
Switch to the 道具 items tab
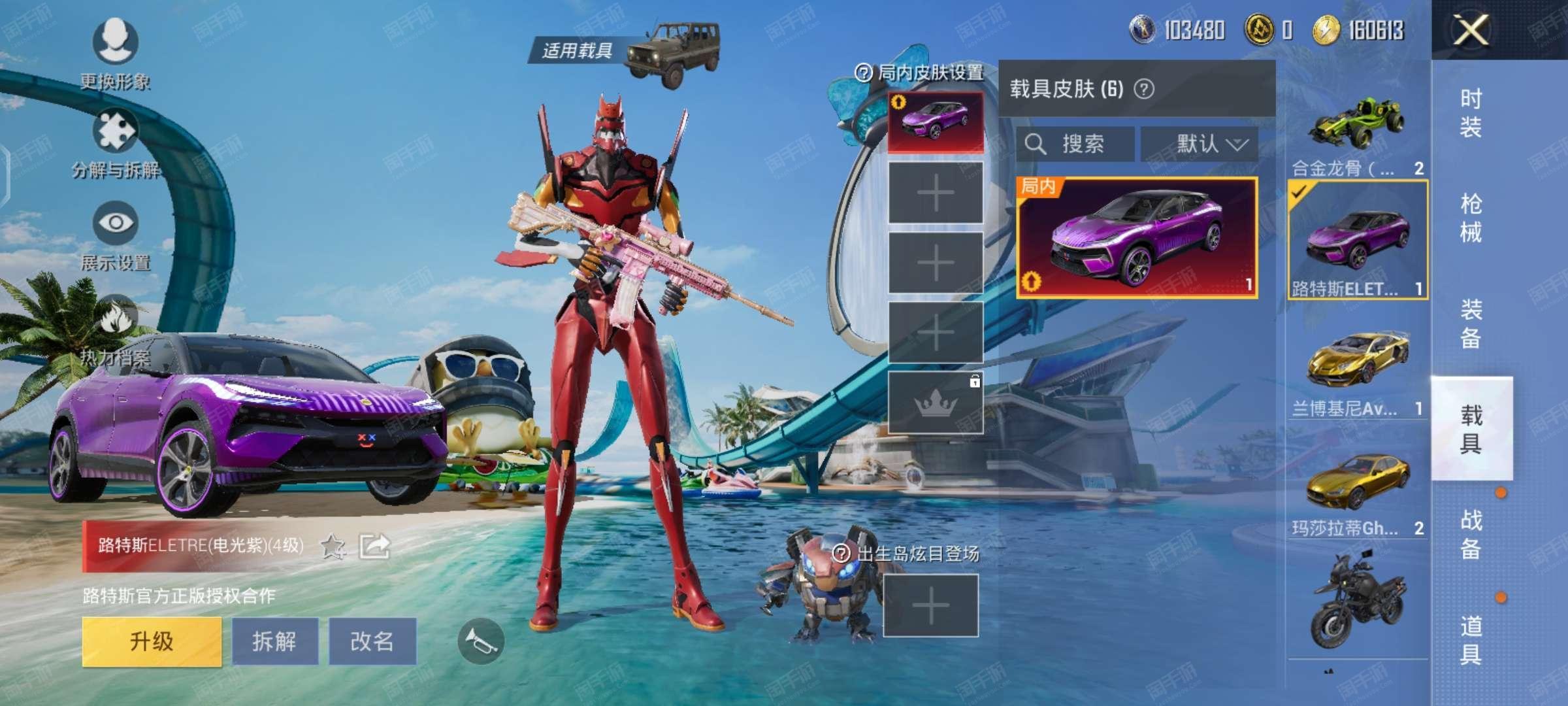(1471, 639)
